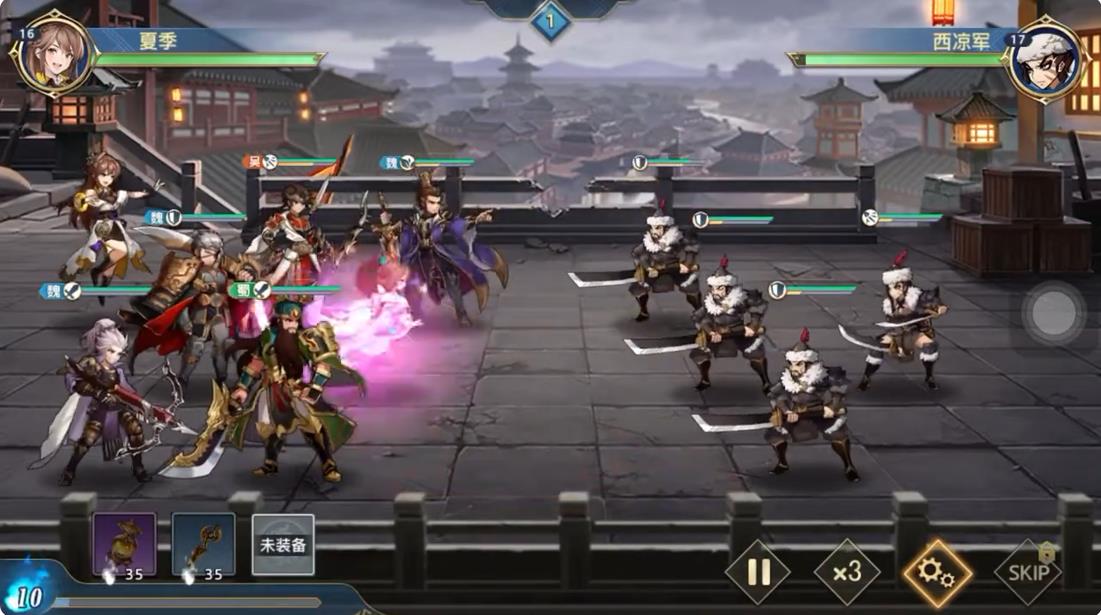Toggle the gear auto-battle button

tap(937, 573)
